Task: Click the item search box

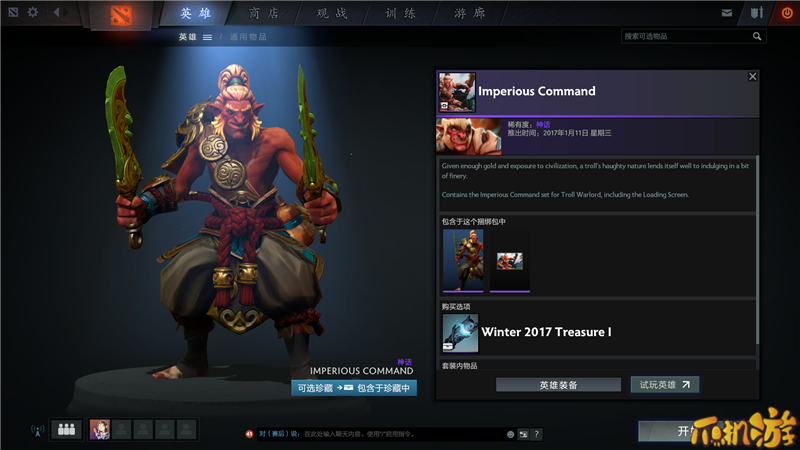Action: (x=690, y=36)
